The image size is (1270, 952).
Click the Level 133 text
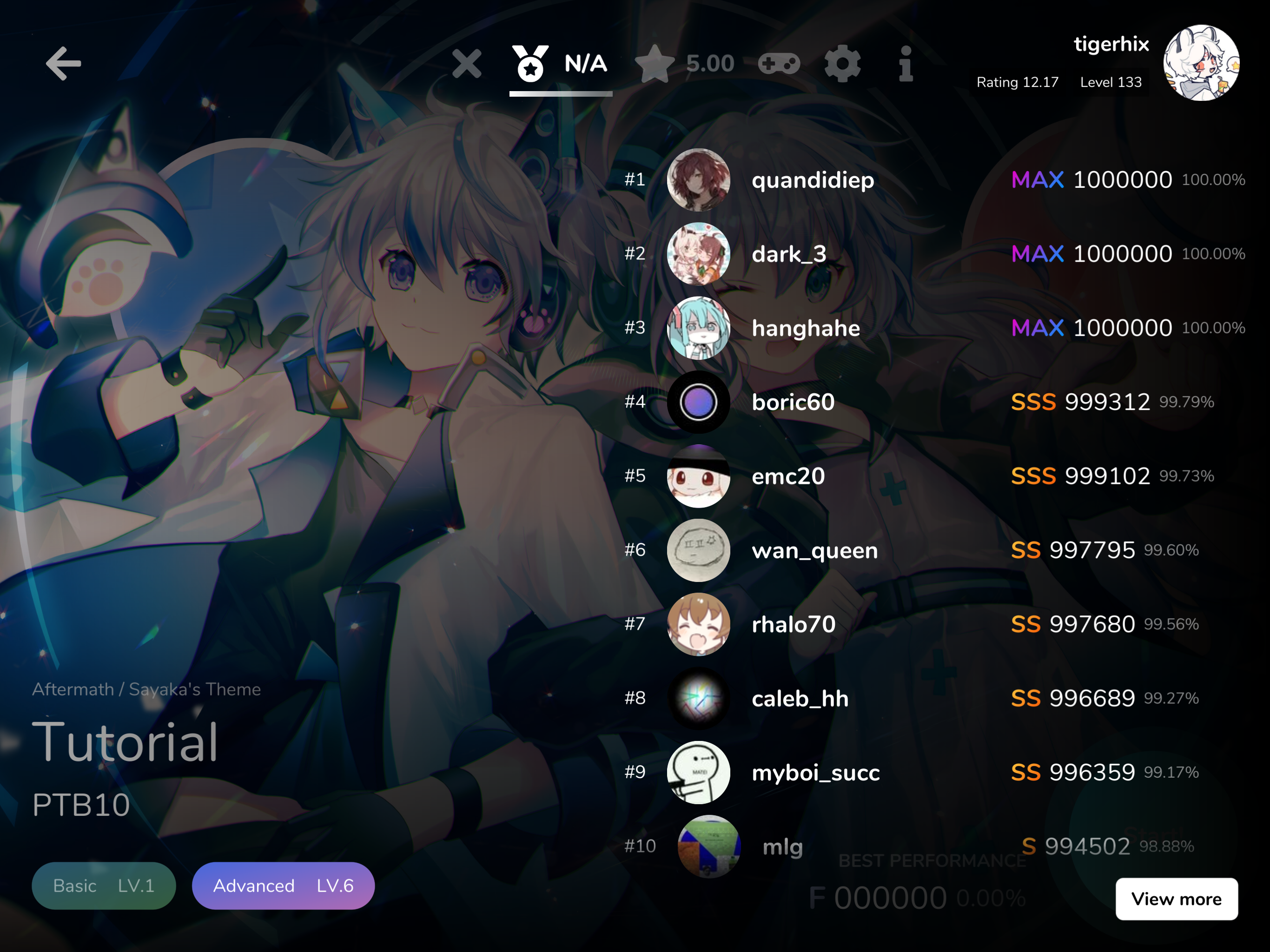[x=1111, y=82]
